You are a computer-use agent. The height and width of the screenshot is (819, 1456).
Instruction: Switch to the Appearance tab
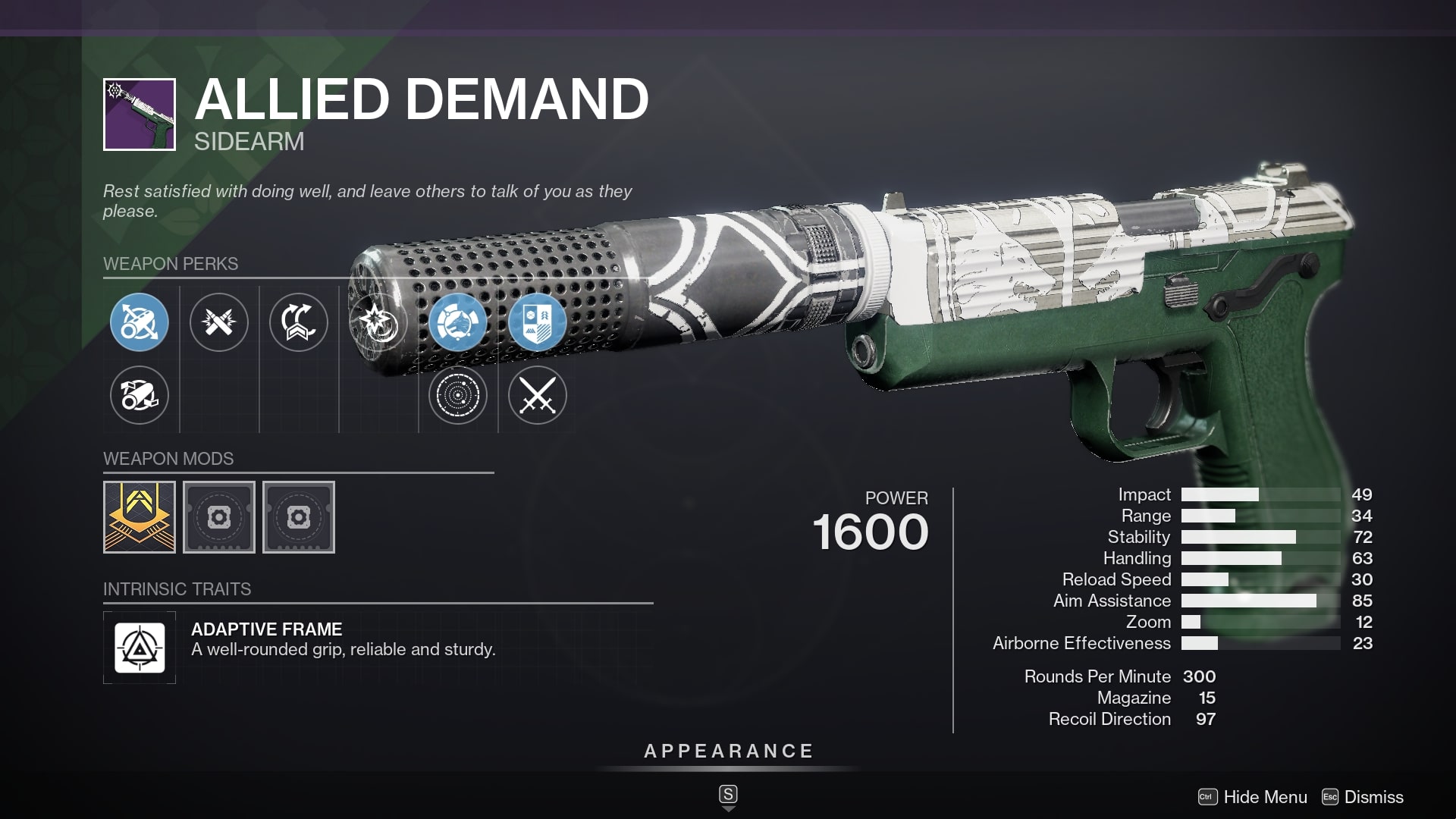[x=728, y=752]
